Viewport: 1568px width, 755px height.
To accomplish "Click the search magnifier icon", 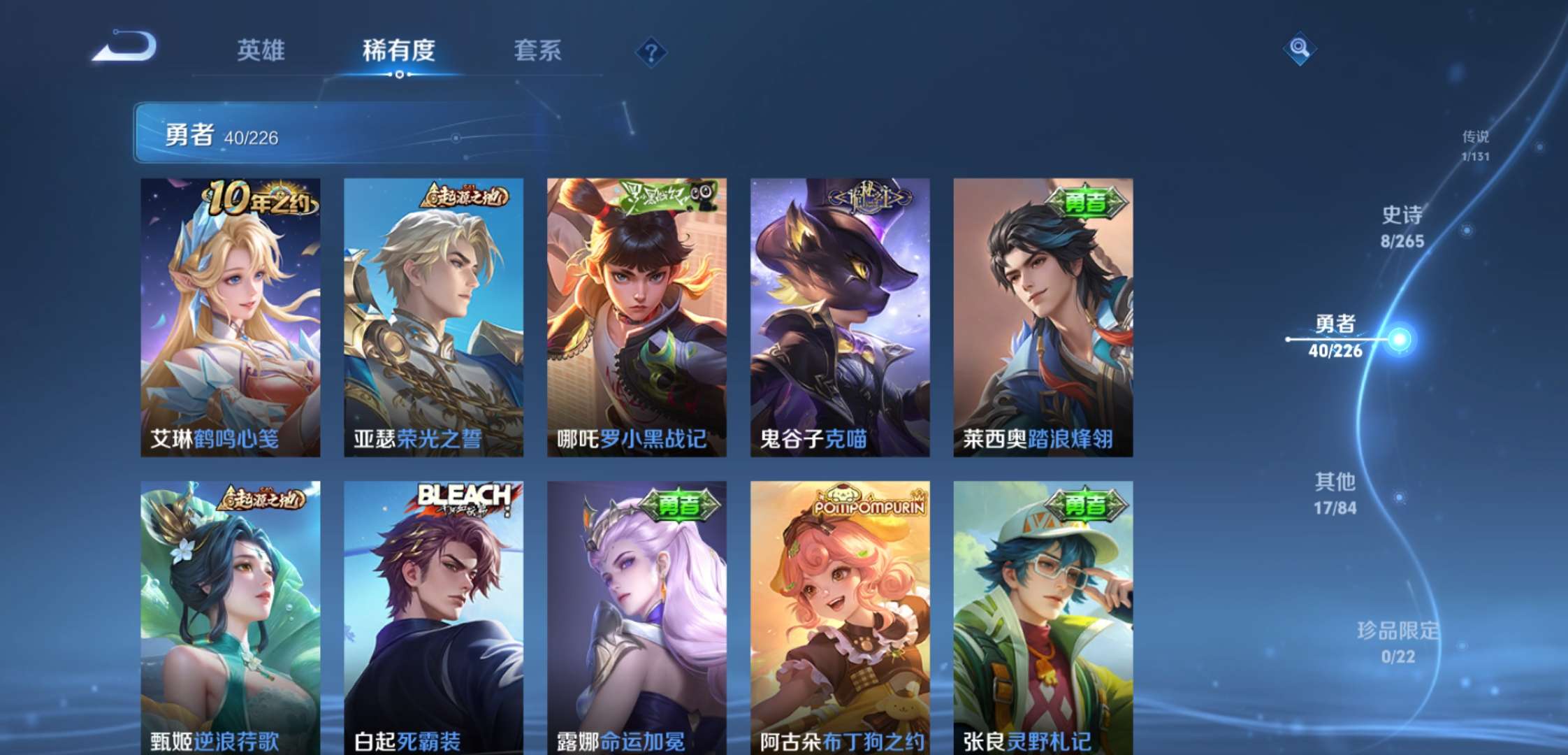I will (1300, 49).
